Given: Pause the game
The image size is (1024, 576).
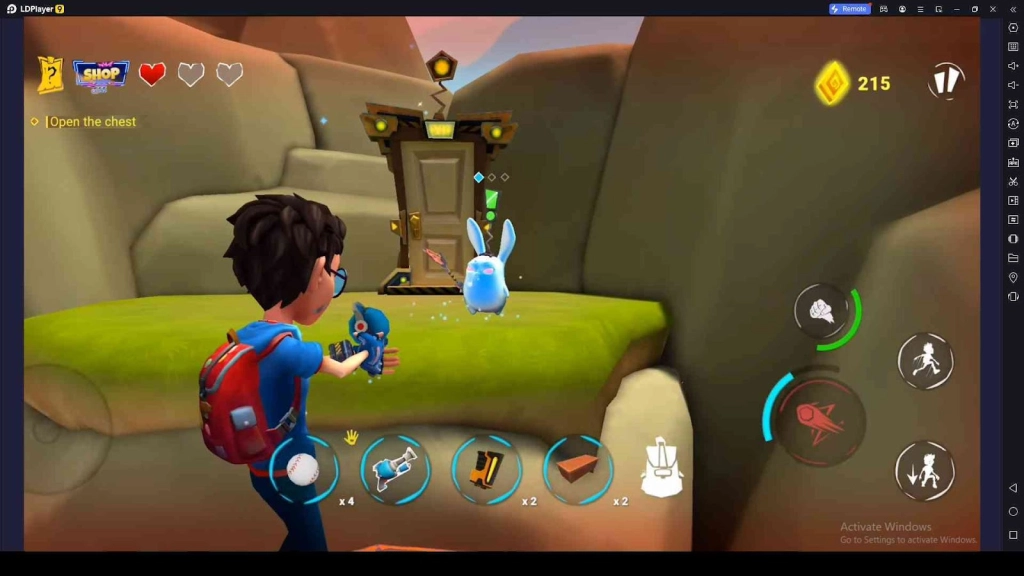Looking at the screenshot, I should [x=945, y=81].
